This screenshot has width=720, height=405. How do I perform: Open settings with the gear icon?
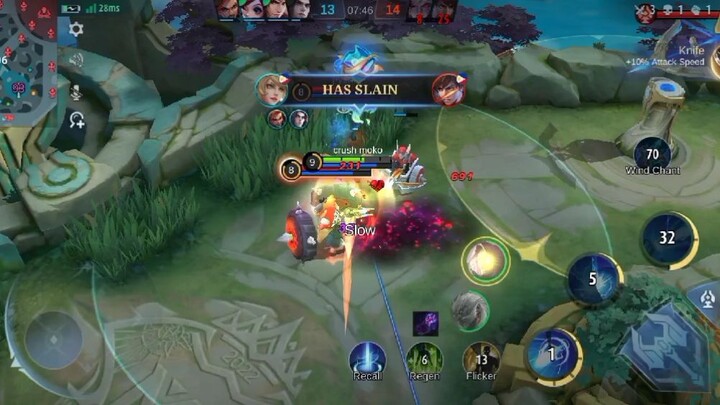coord(76,29)
